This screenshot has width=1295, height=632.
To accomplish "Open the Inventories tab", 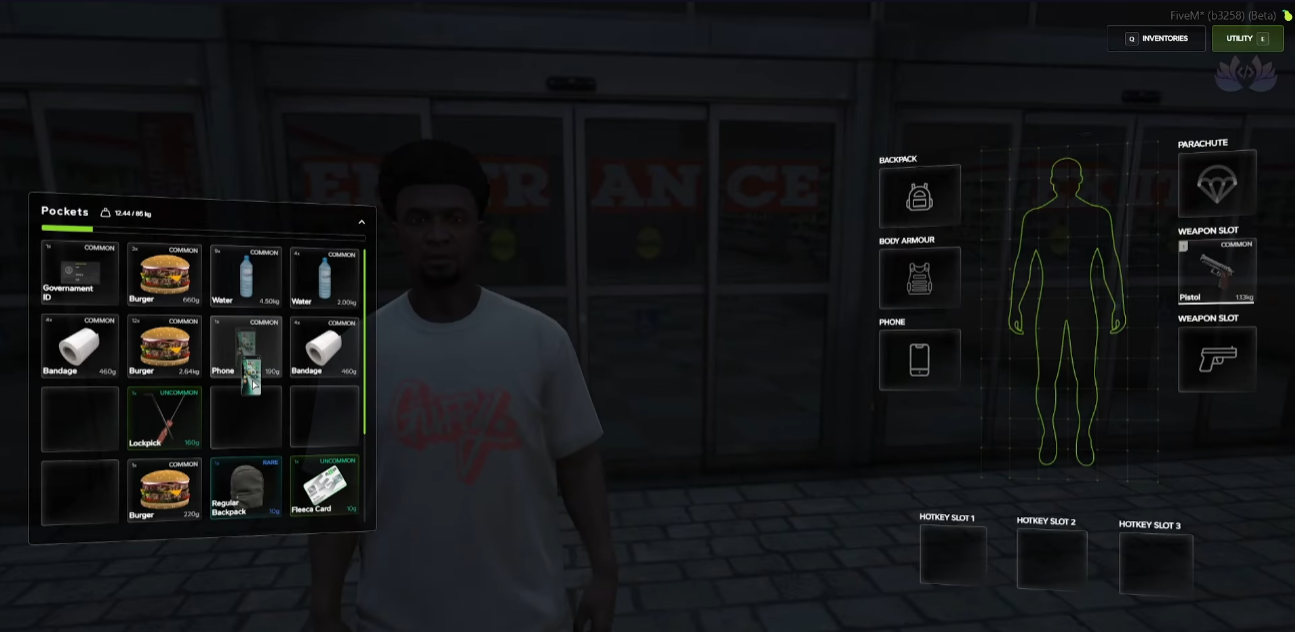I will point(1156,39).
